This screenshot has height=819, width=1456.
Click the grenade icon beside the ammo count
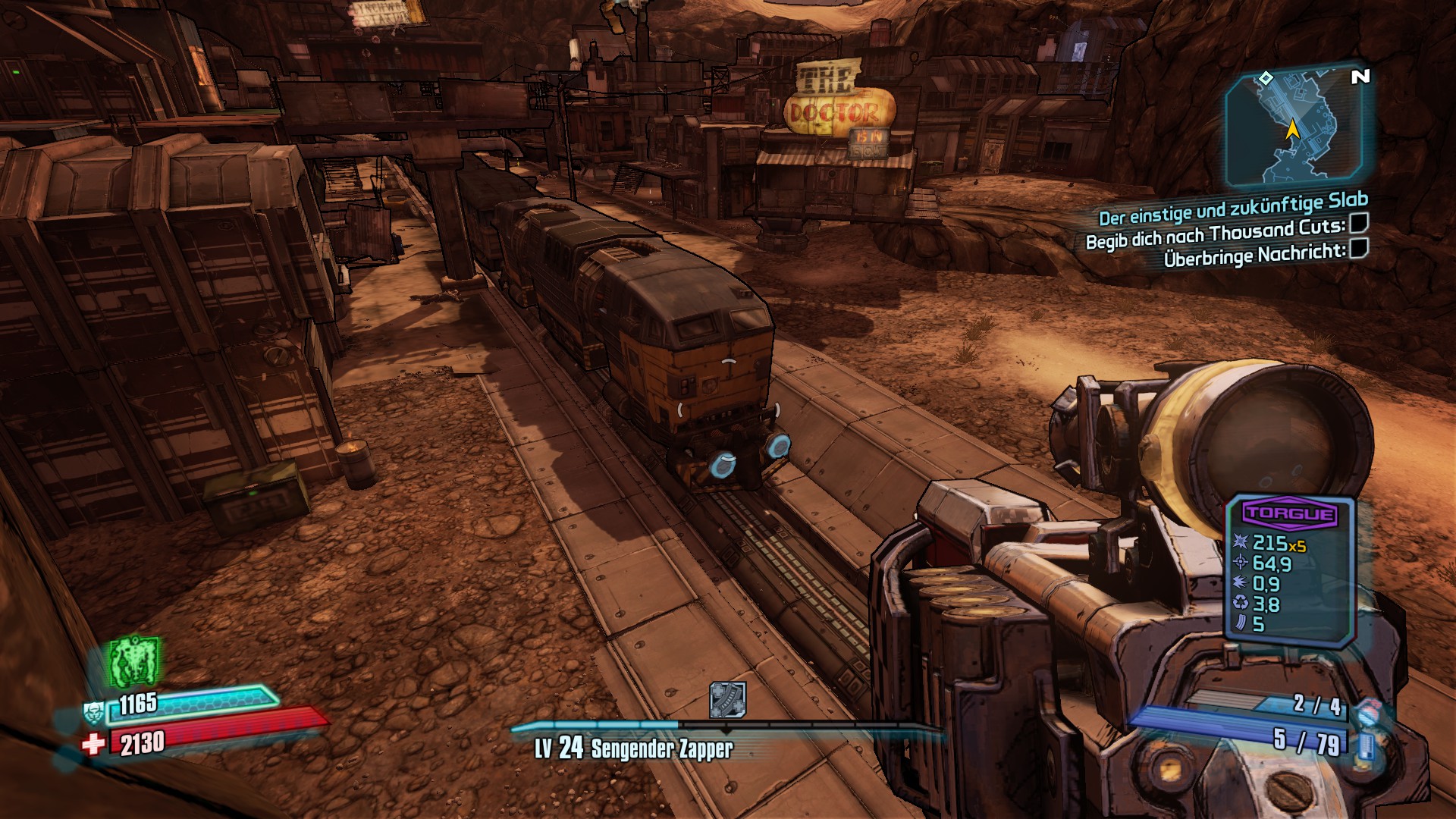click(1367, 711)
